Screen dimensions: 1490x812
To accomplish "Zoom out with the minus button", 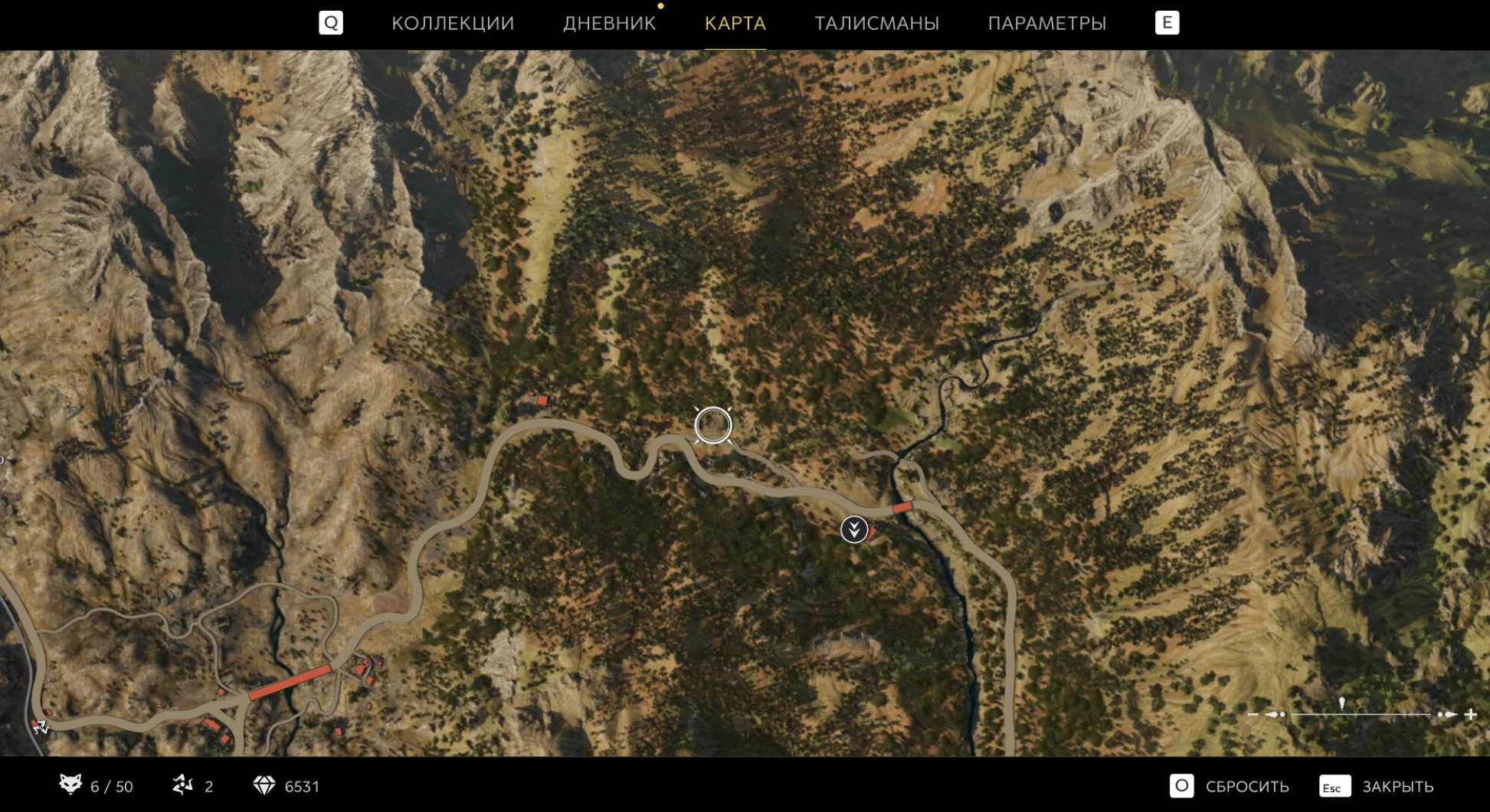I will (x=1253, y=714).
